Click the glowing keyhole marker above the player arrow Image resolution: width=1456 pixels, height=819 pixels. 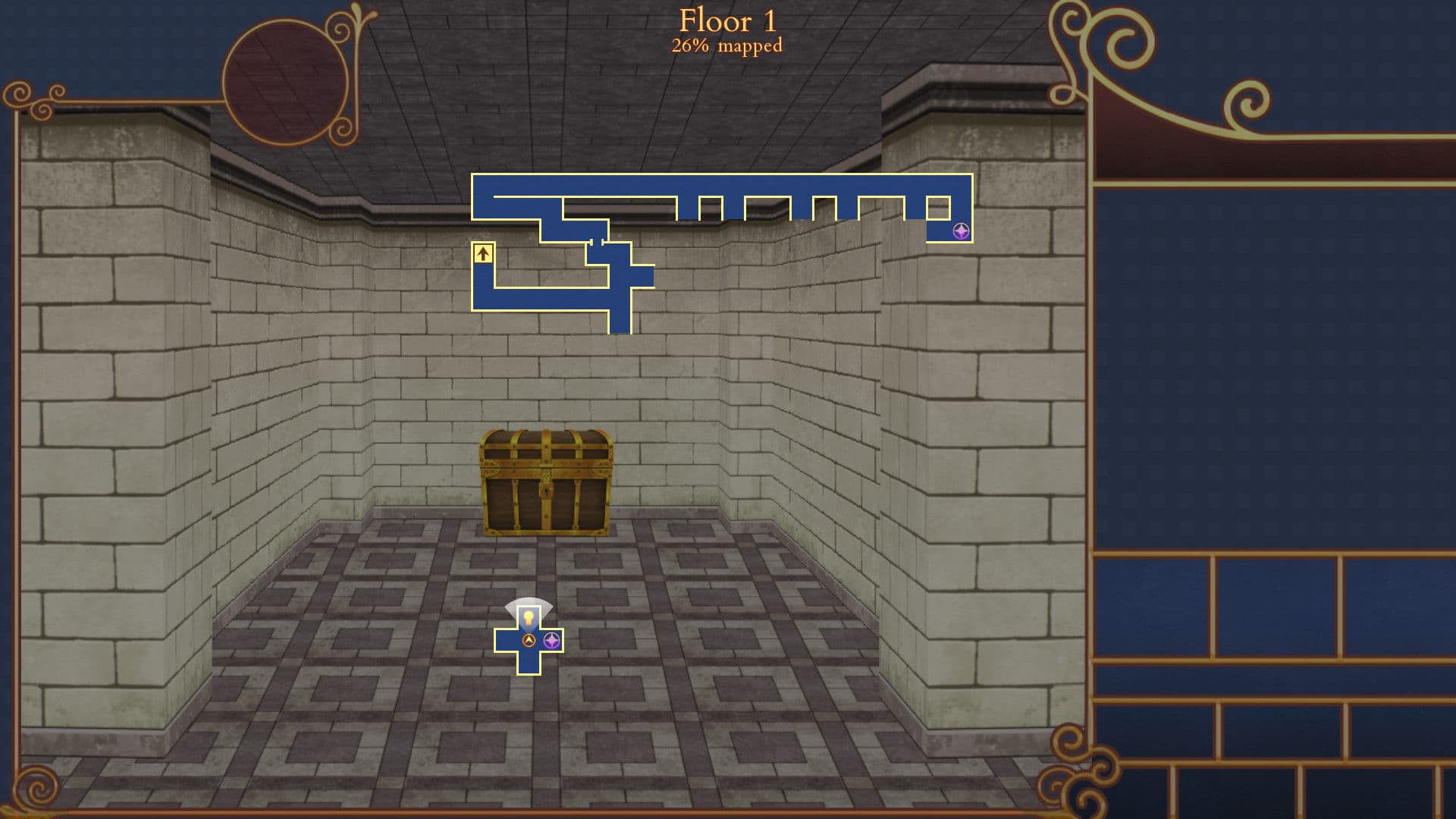(529, 617)
